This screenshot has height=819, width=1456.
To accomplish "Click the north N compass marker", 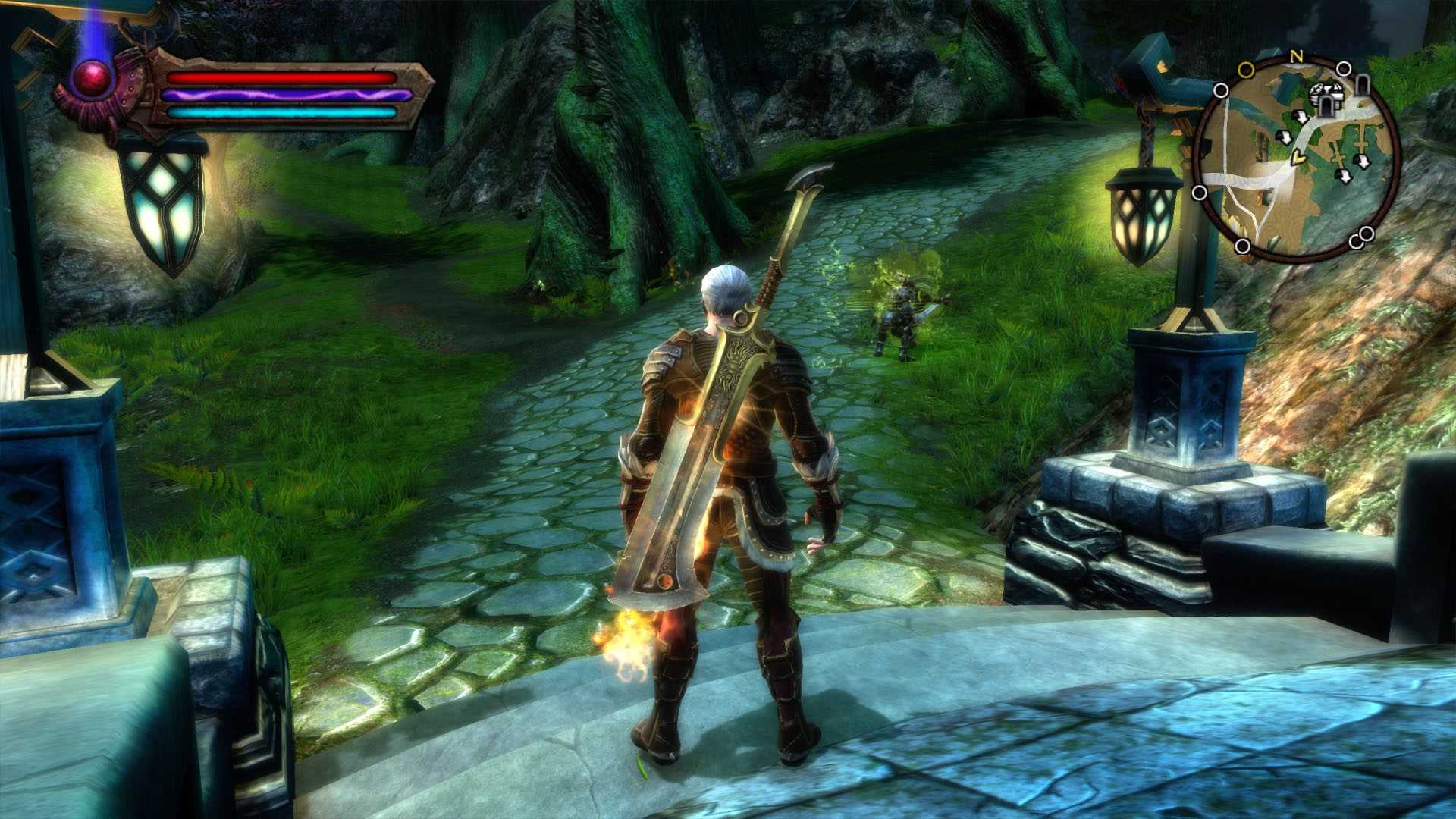I will (x=1296, y=56).
